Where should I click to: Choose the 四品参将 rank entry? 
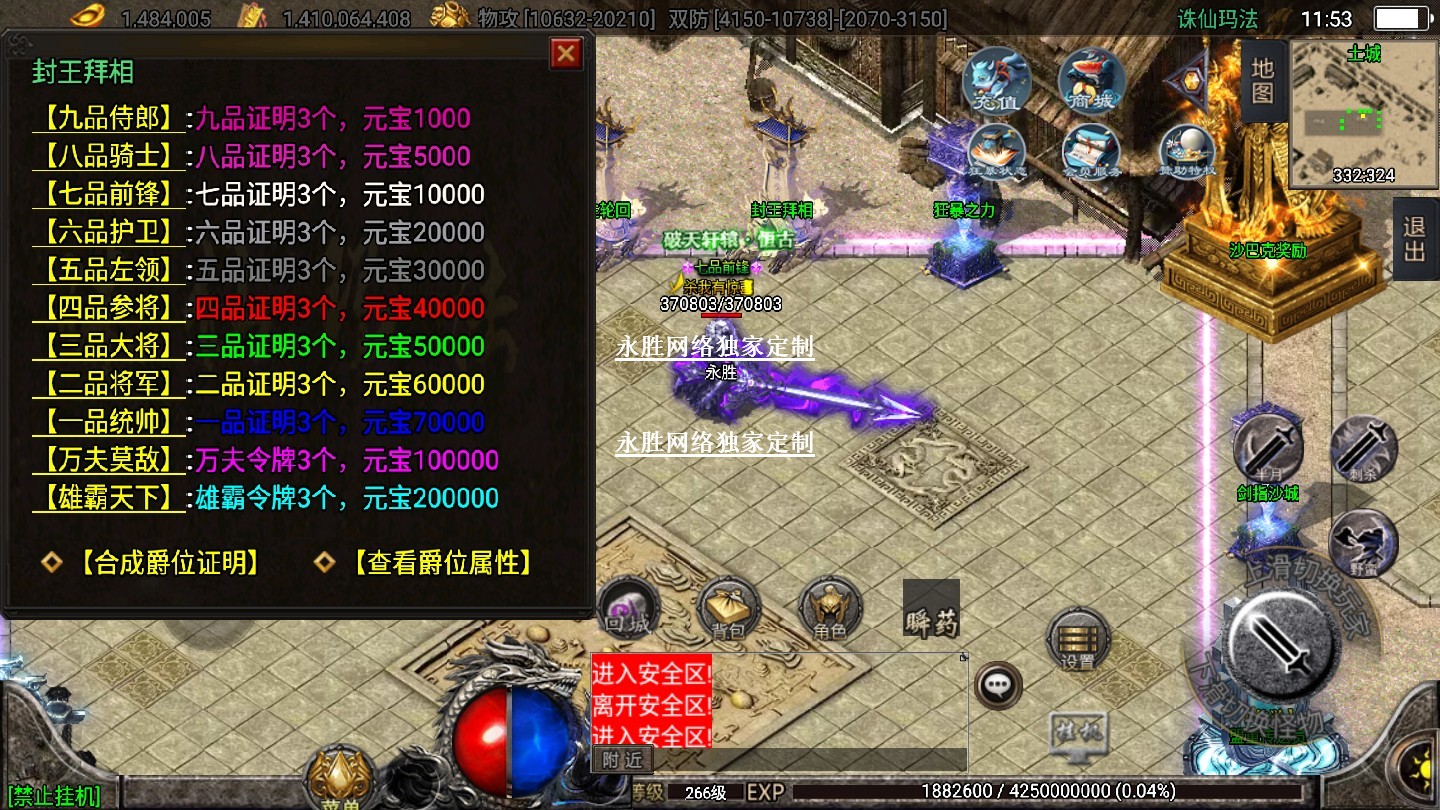click(110, 309)
